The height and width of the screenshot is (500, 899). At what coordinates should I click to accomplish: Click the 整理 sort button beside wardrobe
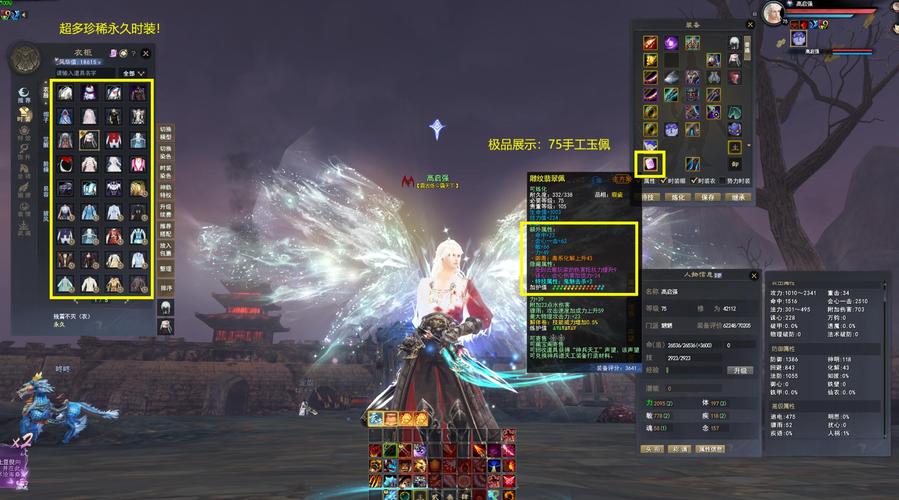(166, 270)
